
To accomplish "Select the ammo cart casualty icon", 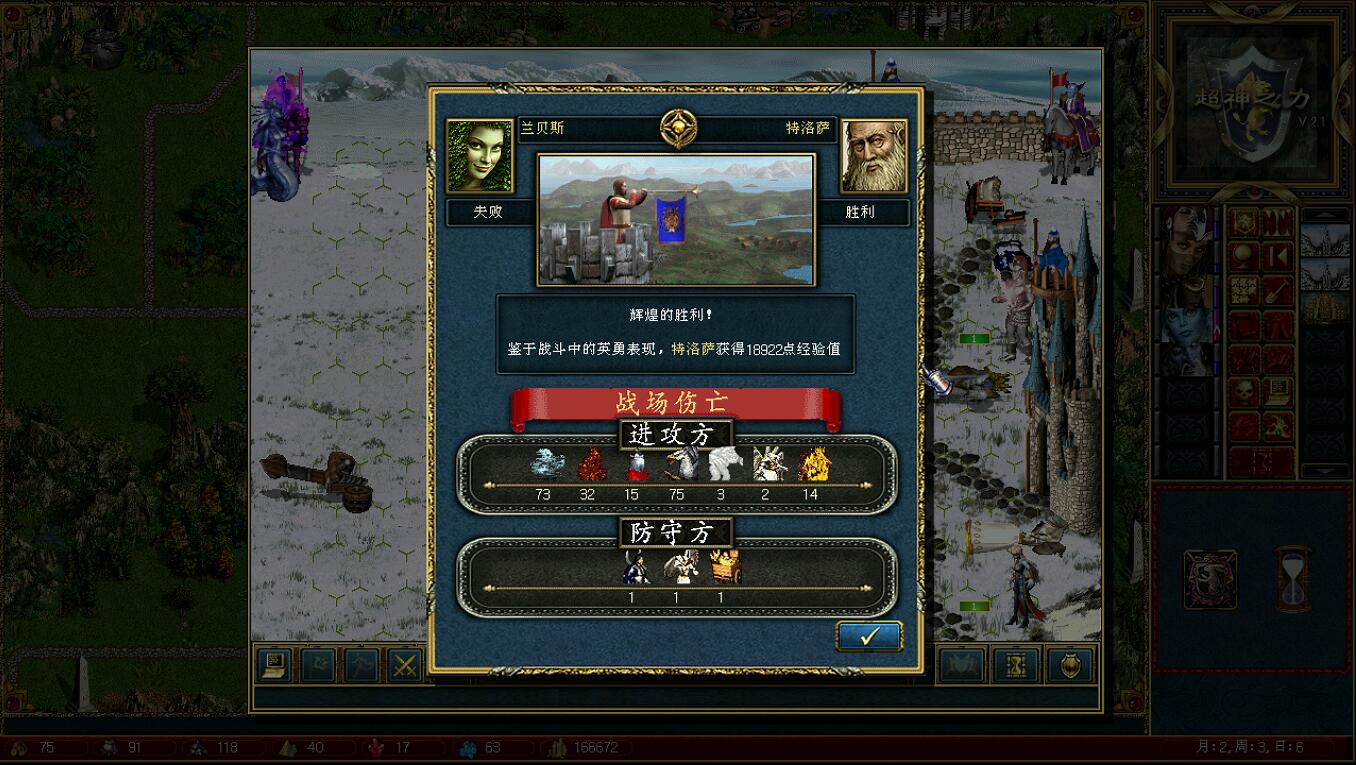I will (724, 567).
